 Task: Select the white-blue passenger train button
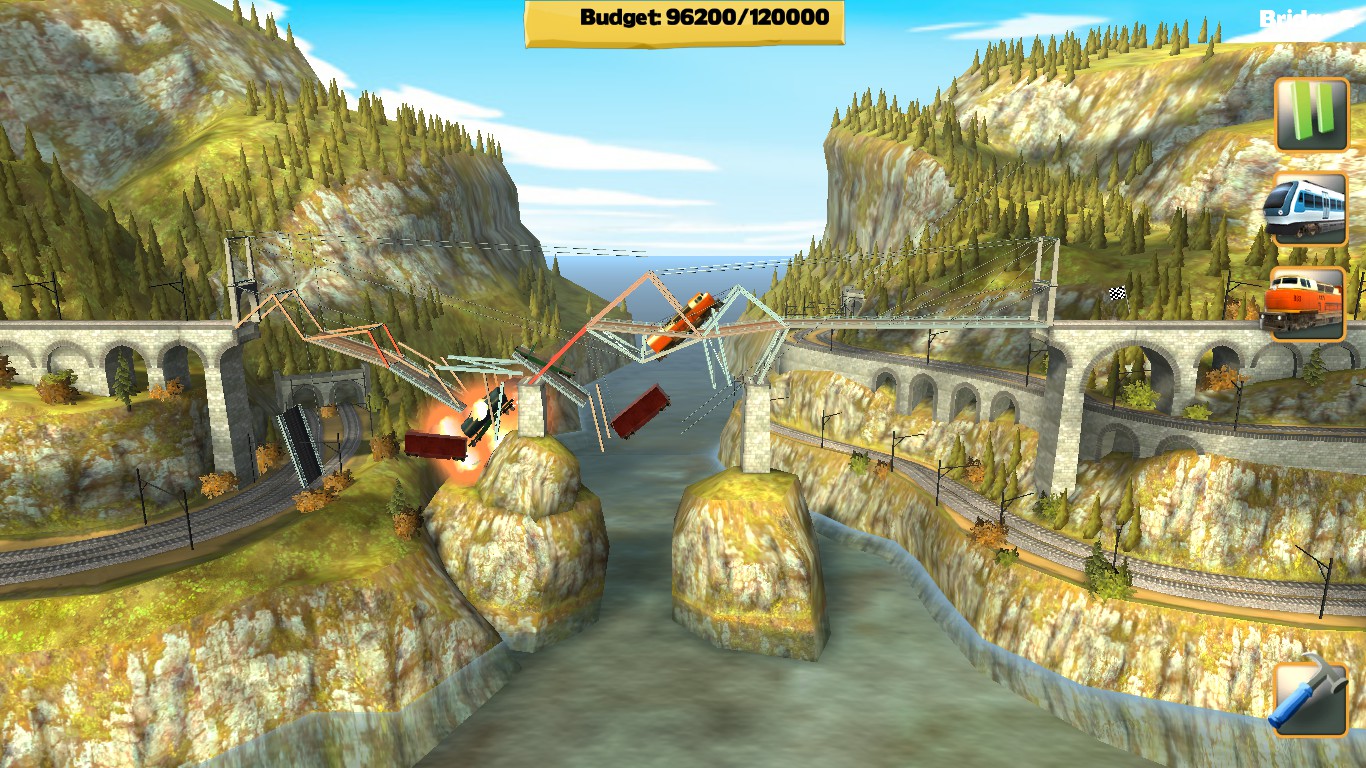coord(1310,209)
